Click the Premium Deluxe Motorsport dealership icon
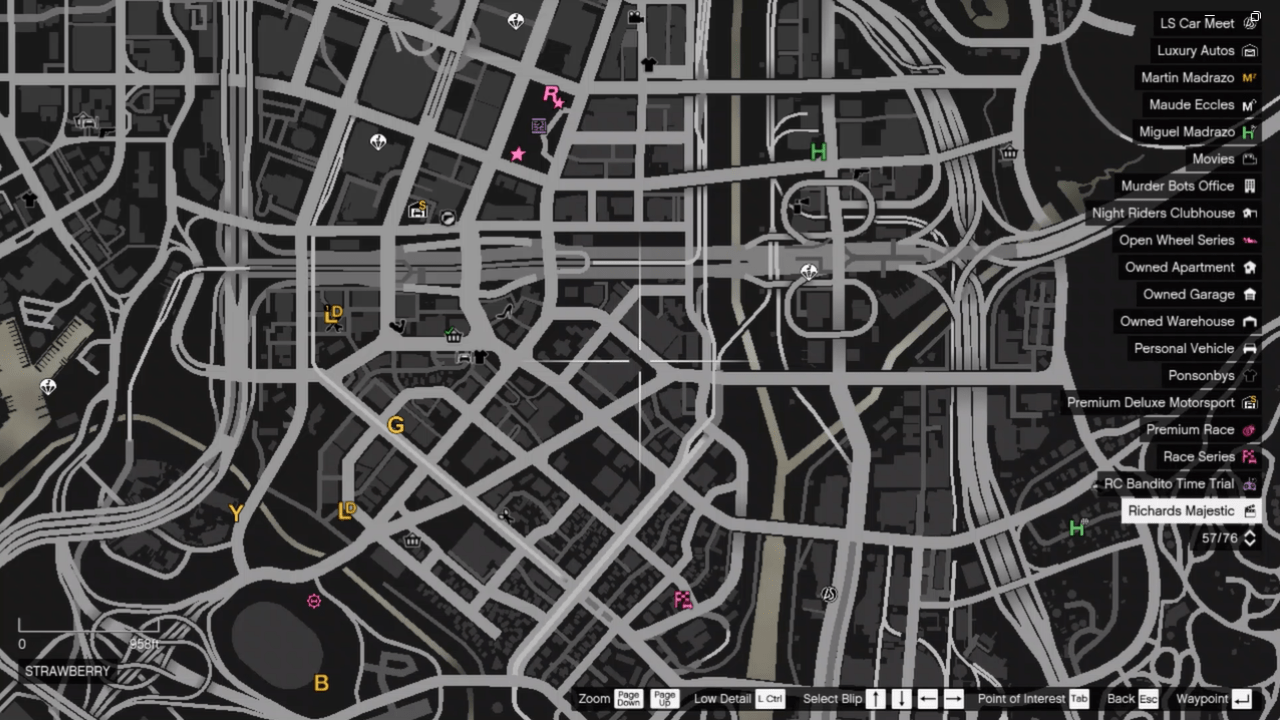 1248,402
